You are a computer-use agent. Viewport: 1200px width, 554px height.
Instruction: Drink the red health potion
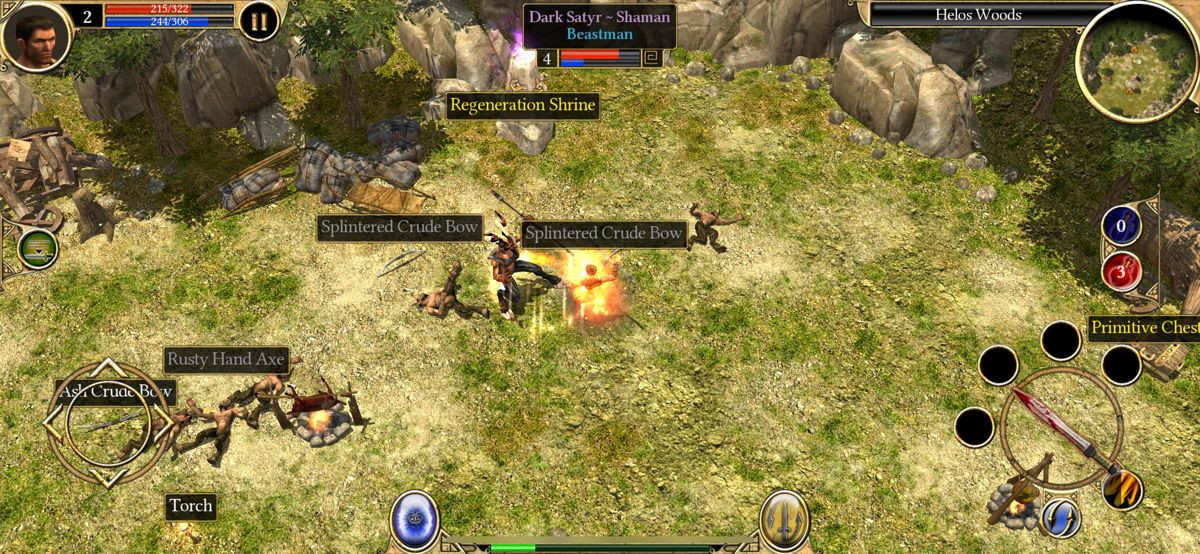pyautogui.click(x=1121, y=269)
